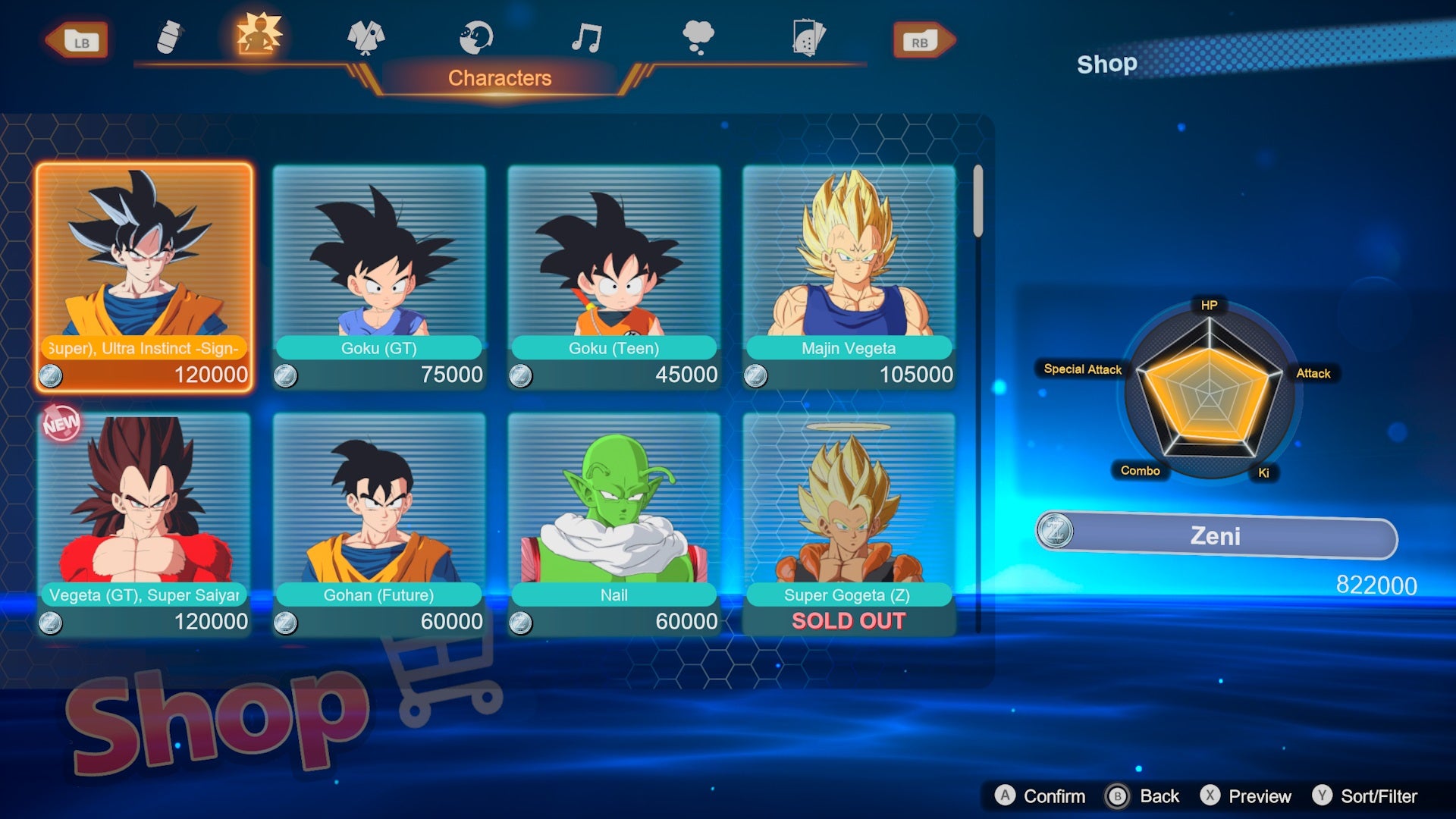This screenshot has width=1456, height=819.
Task: Switch to the Characters tab header
Action: pos(499,77)
